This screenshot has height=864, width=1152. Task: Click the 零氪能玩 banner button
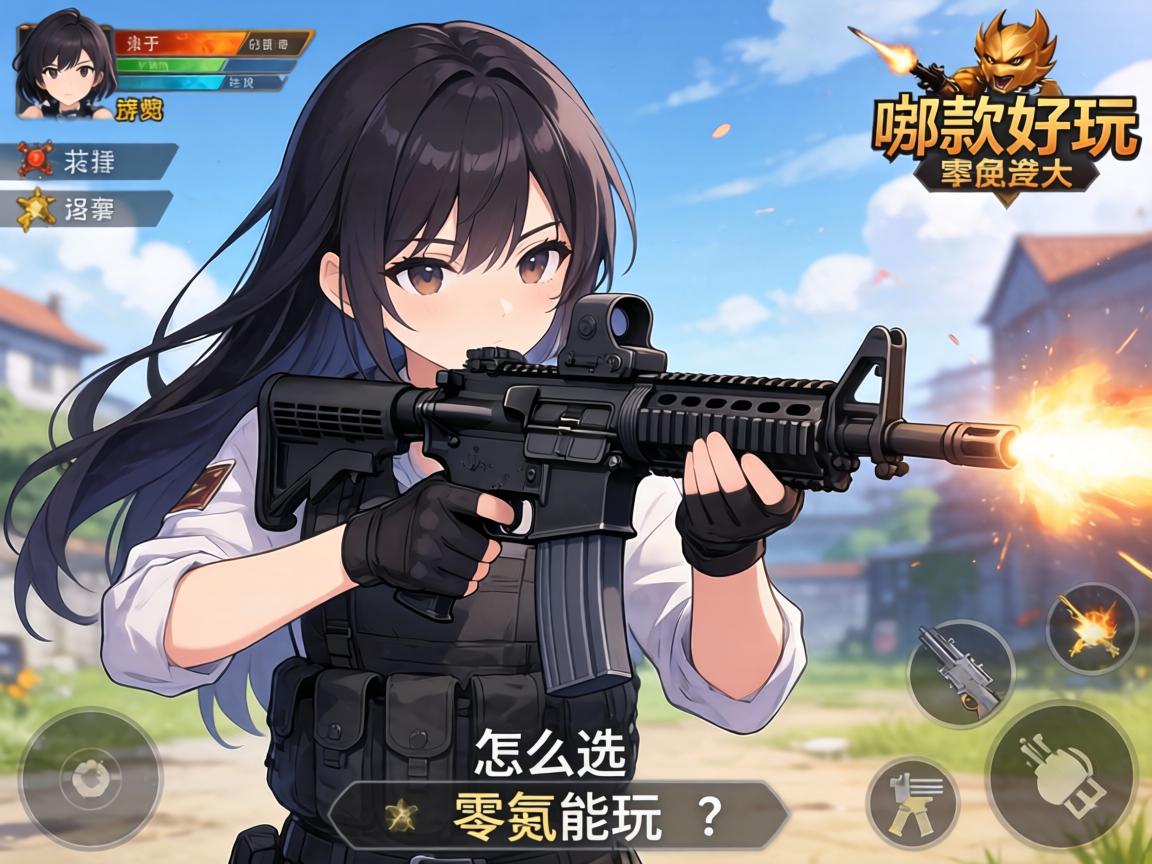click(558, 817)
